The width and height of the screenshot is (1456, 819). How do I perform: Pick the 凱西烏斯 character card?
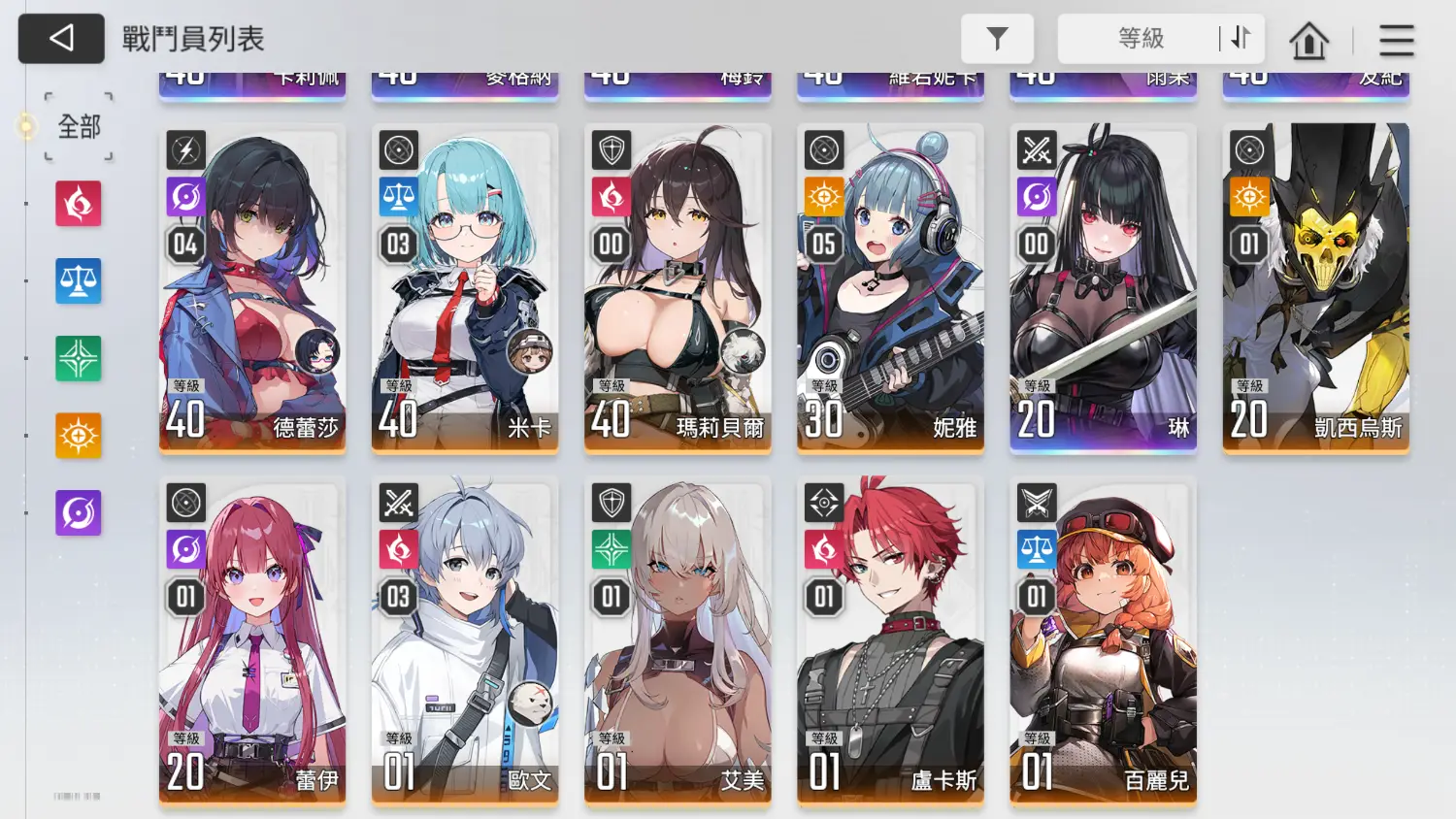click(1315, 288)
